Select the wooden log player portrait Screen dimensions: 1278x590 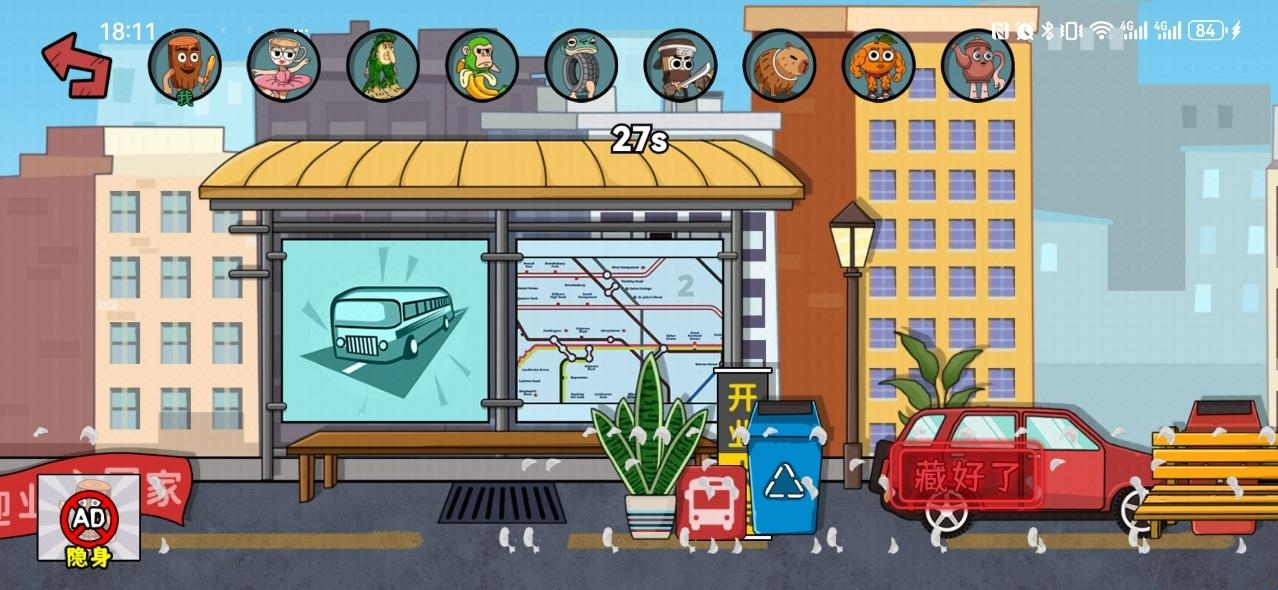click(185, 65)
